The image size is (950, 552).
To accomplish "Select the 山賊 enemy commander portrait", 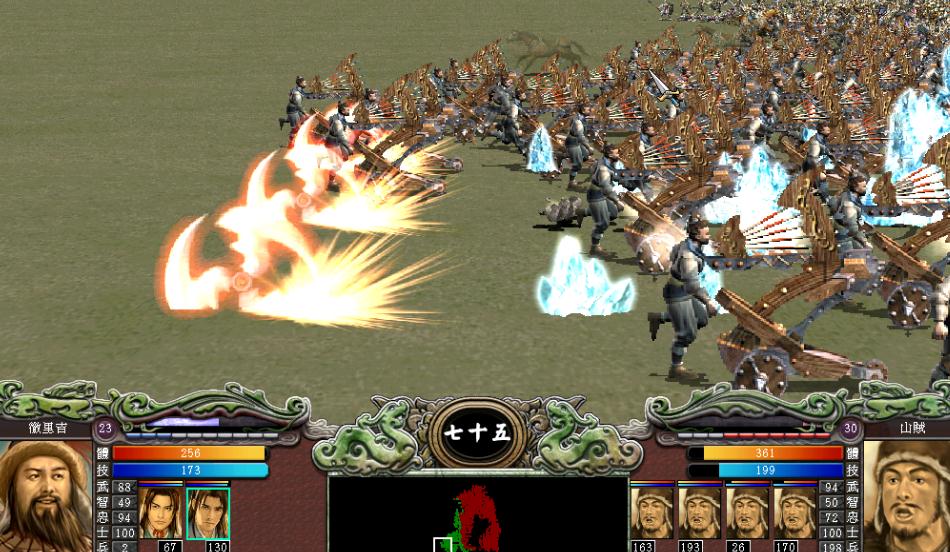I will 906,497.
